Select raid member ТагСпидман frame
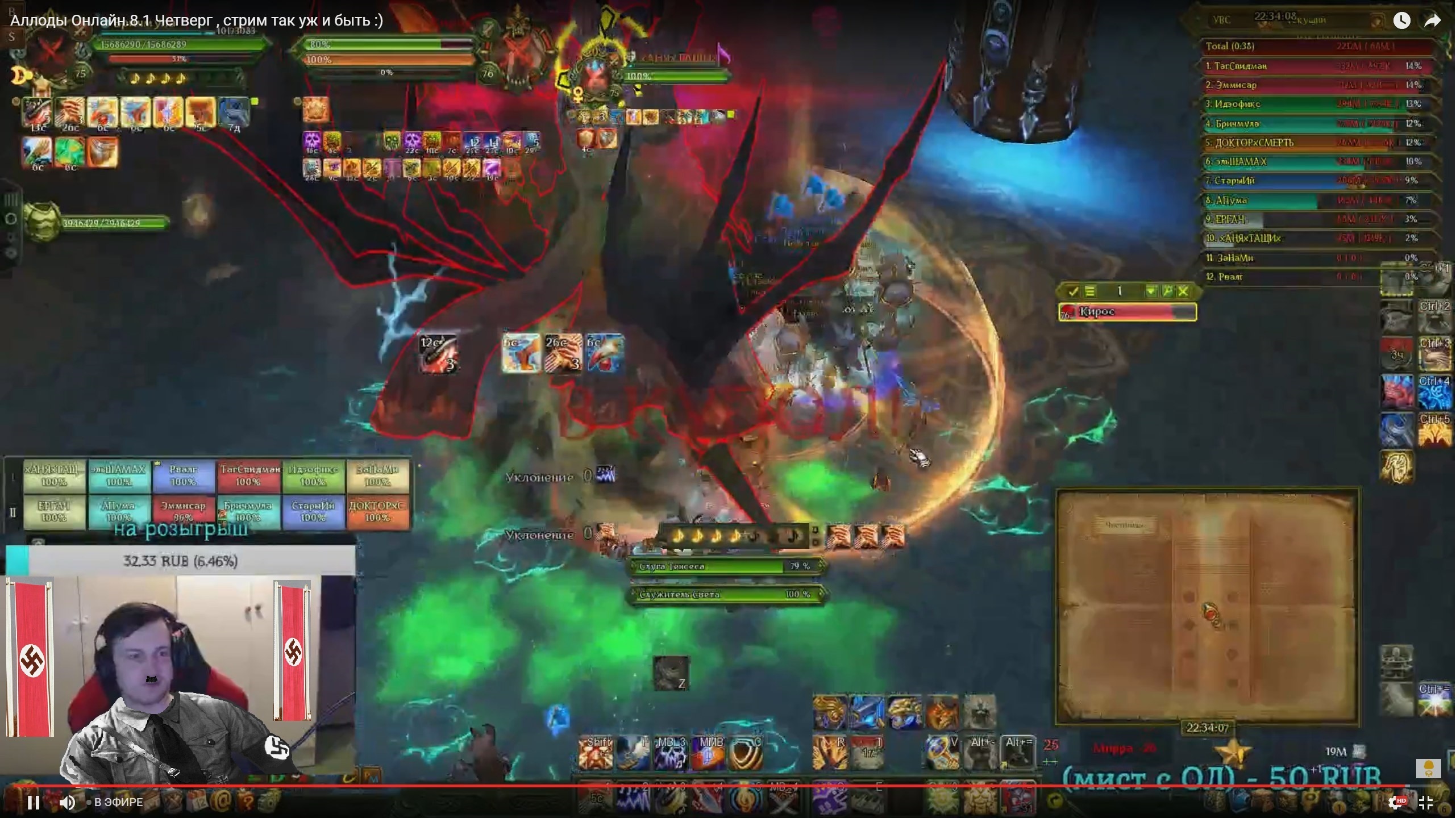This screenshot has width=1456, height=818. [249, 475]
